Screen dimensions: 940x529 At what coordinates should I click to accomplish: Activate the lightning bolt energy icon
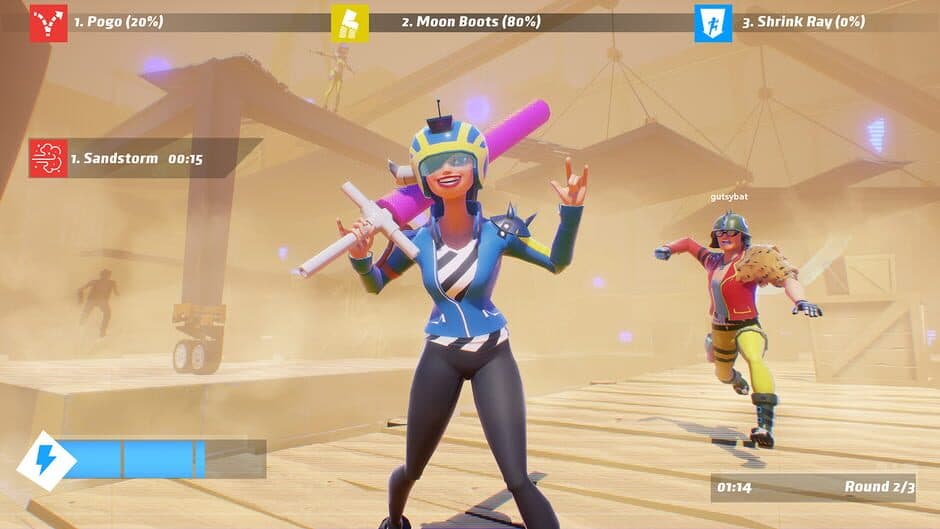click(47, 459)
